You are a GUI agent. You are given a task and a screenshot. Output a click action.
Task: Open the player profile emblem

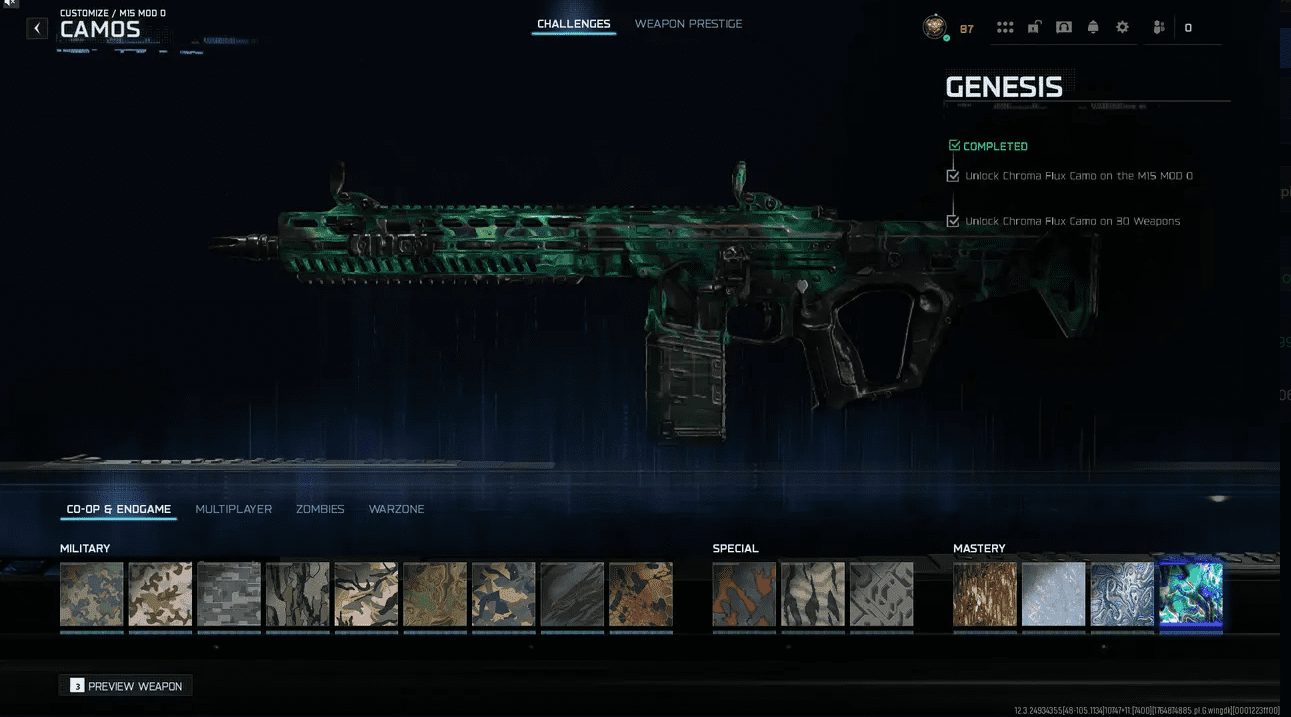pos(934,28)
